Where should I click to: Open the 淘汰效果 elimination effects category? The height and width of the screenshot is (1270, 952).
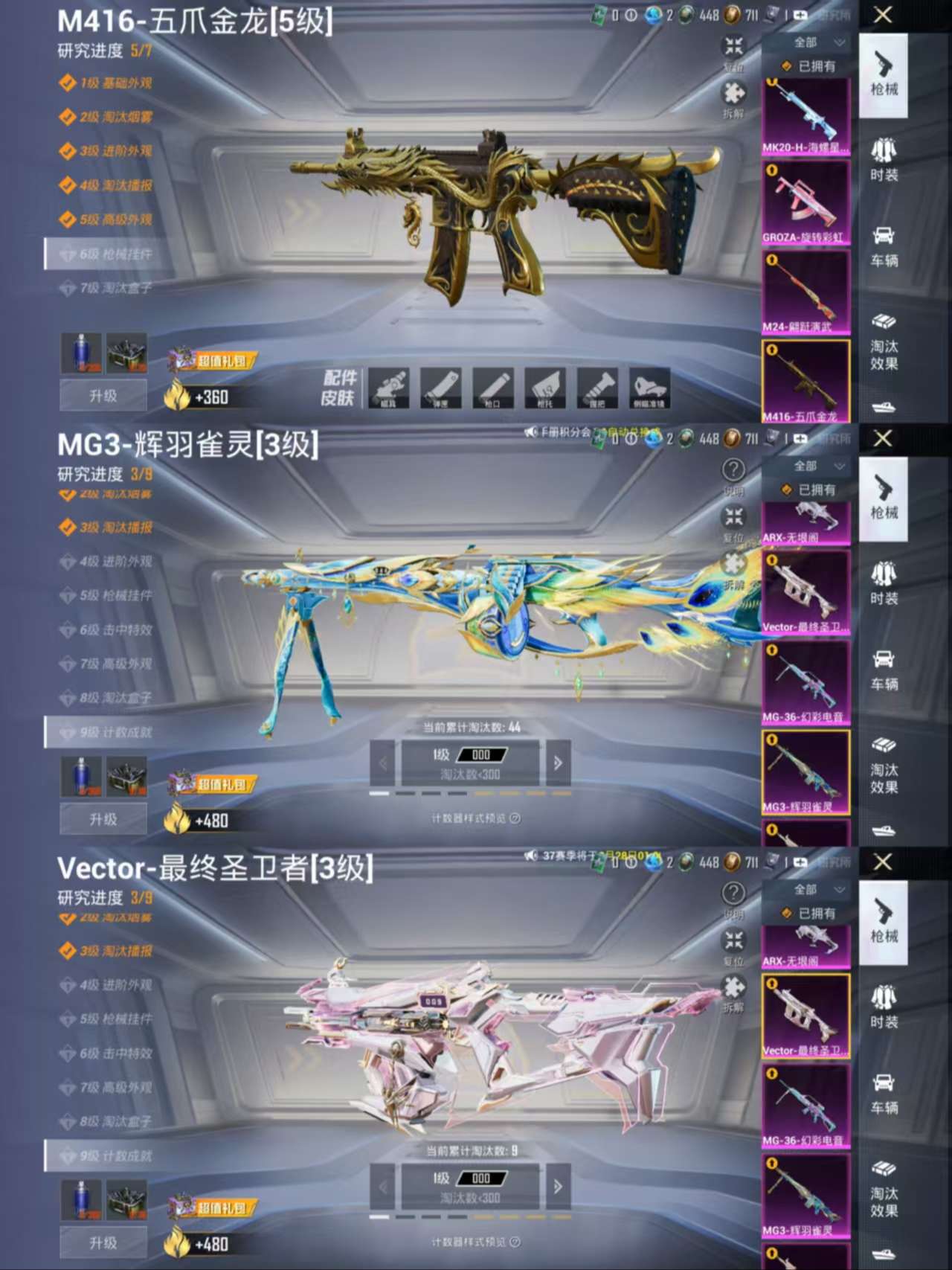click(884, 344)
